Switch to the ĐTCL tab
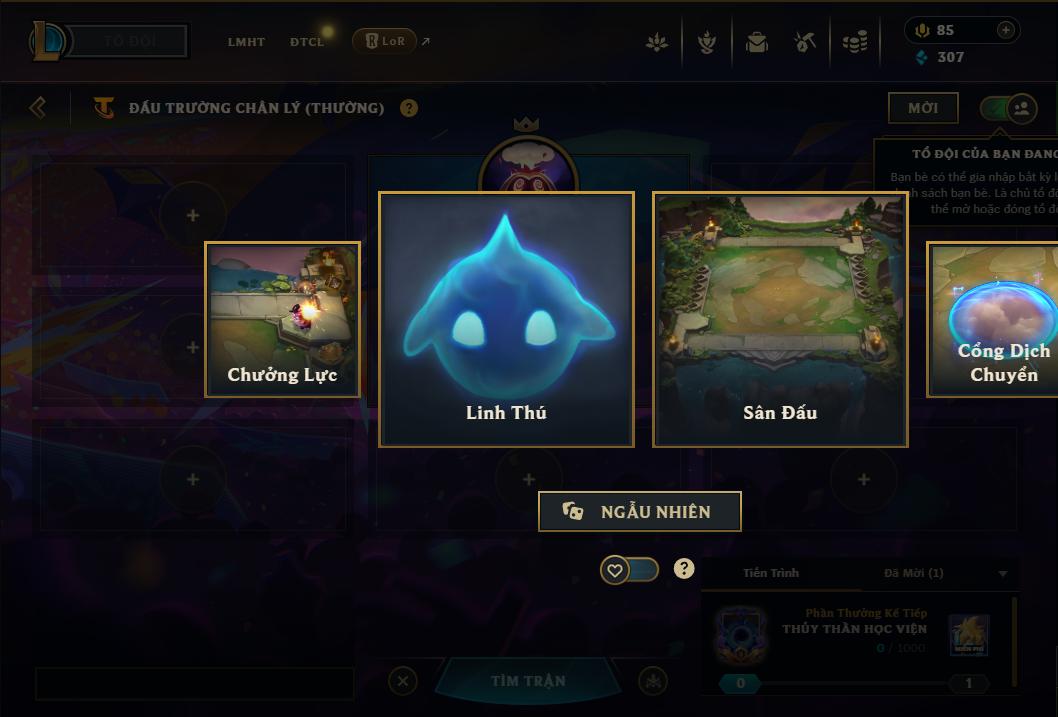Viewport: 1058px width, 717px height. tap(307, 42)
